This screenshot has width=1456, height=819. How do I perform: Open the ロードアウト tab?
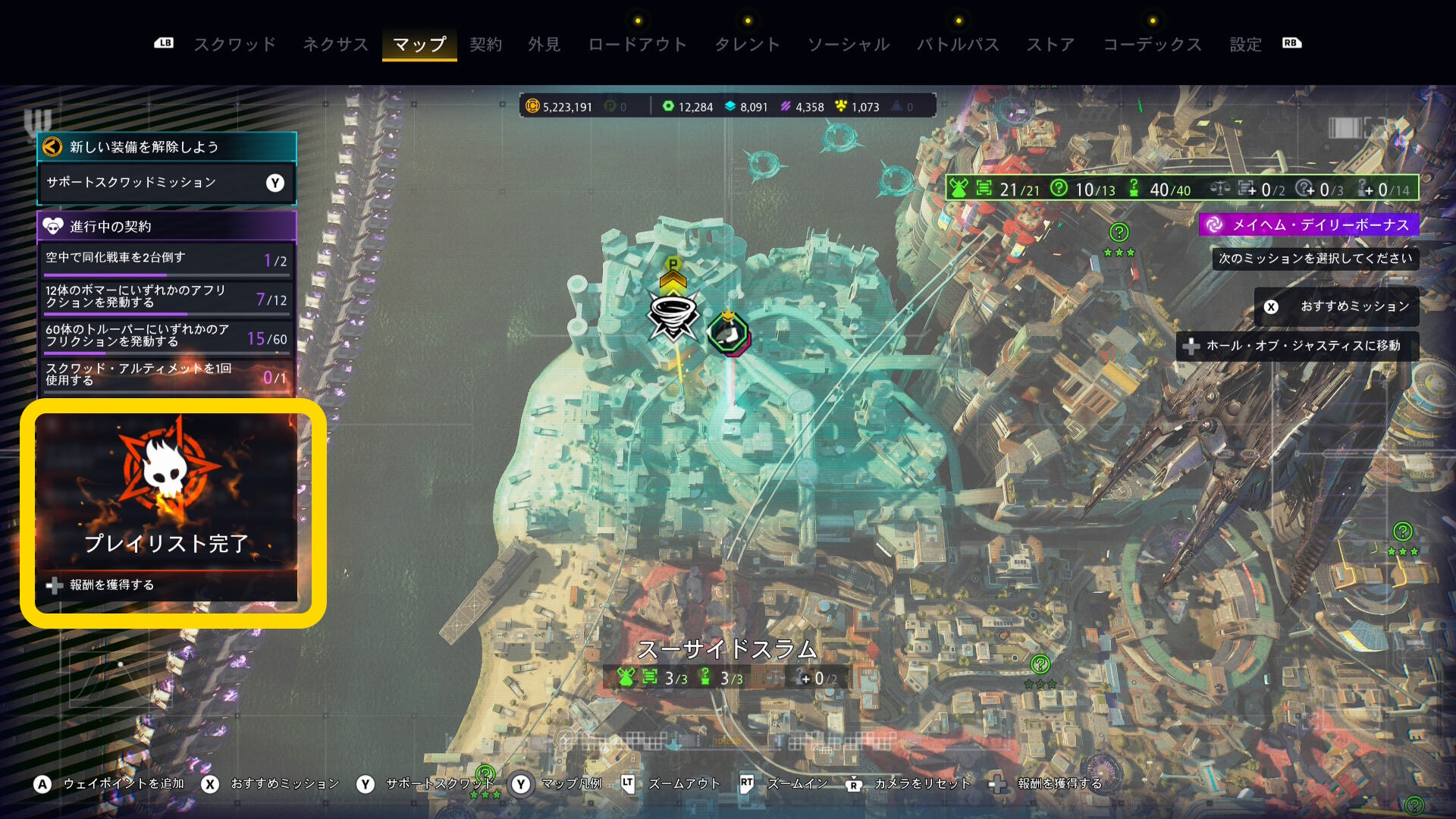click(637, 44)
